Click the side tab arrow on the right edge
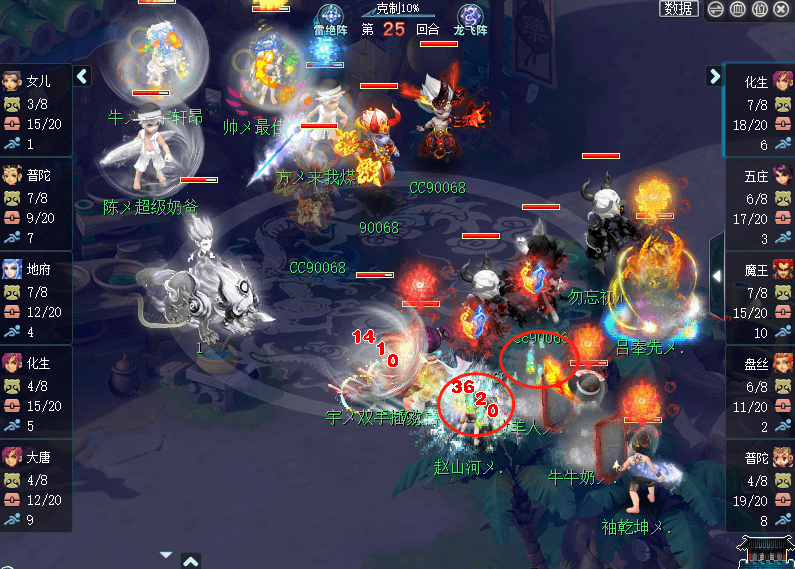The height and width of the screenshot is (569, 795). coord(716,275)
